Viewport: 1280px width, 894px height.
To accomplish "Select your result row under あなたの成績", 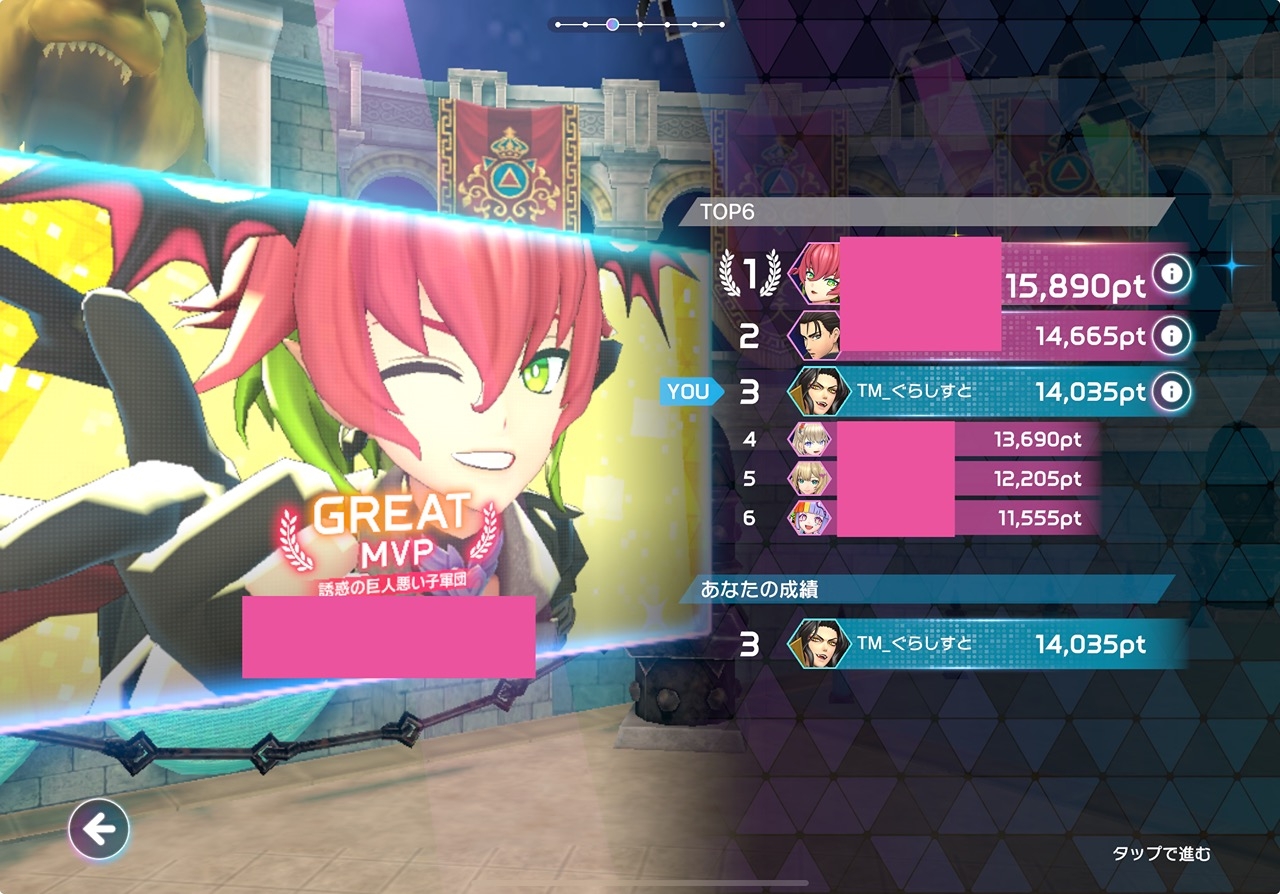I will 985,644.
